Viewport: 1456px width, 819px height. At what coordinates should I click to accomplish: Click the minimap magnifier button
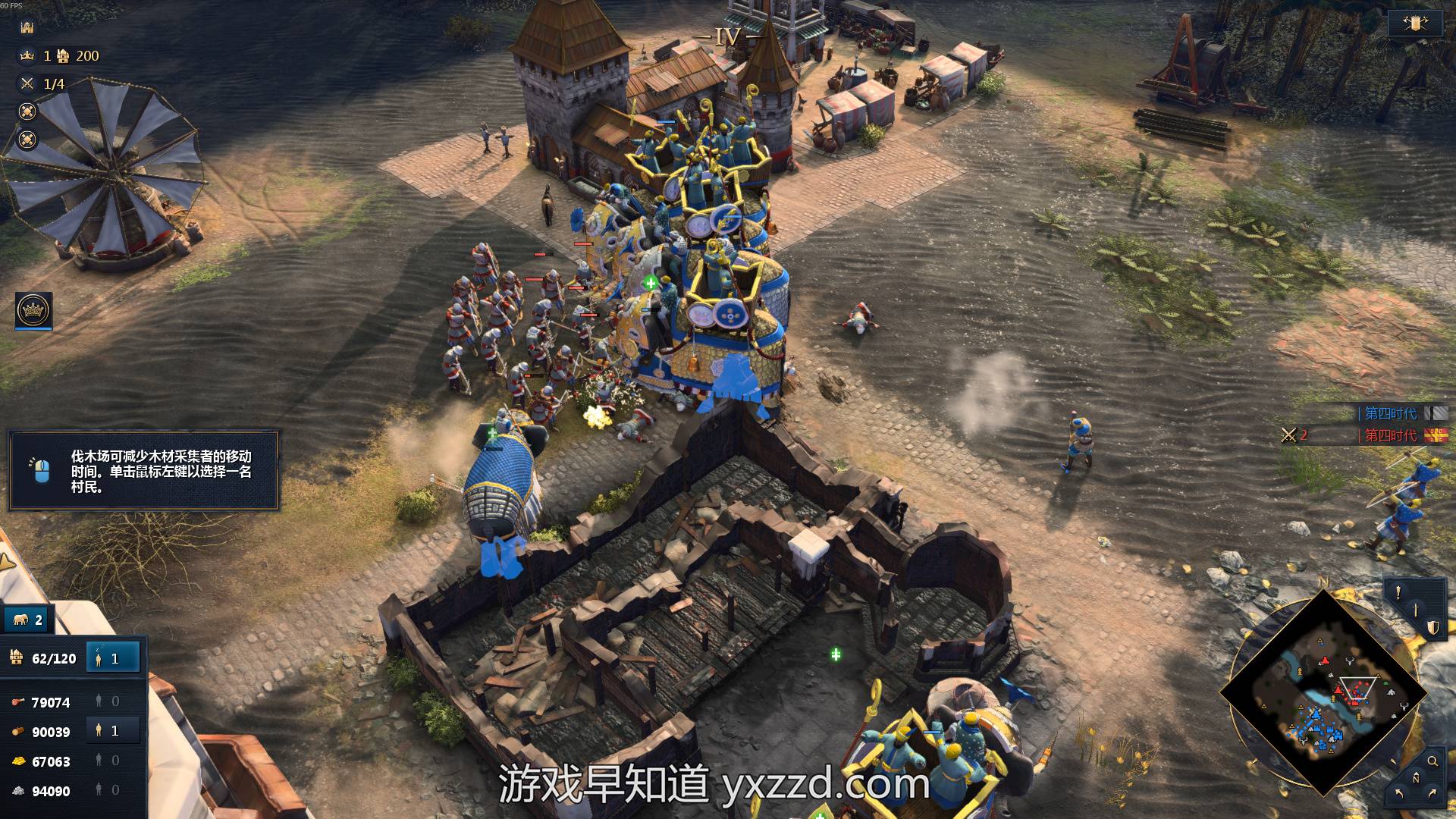pos(1432,761)
